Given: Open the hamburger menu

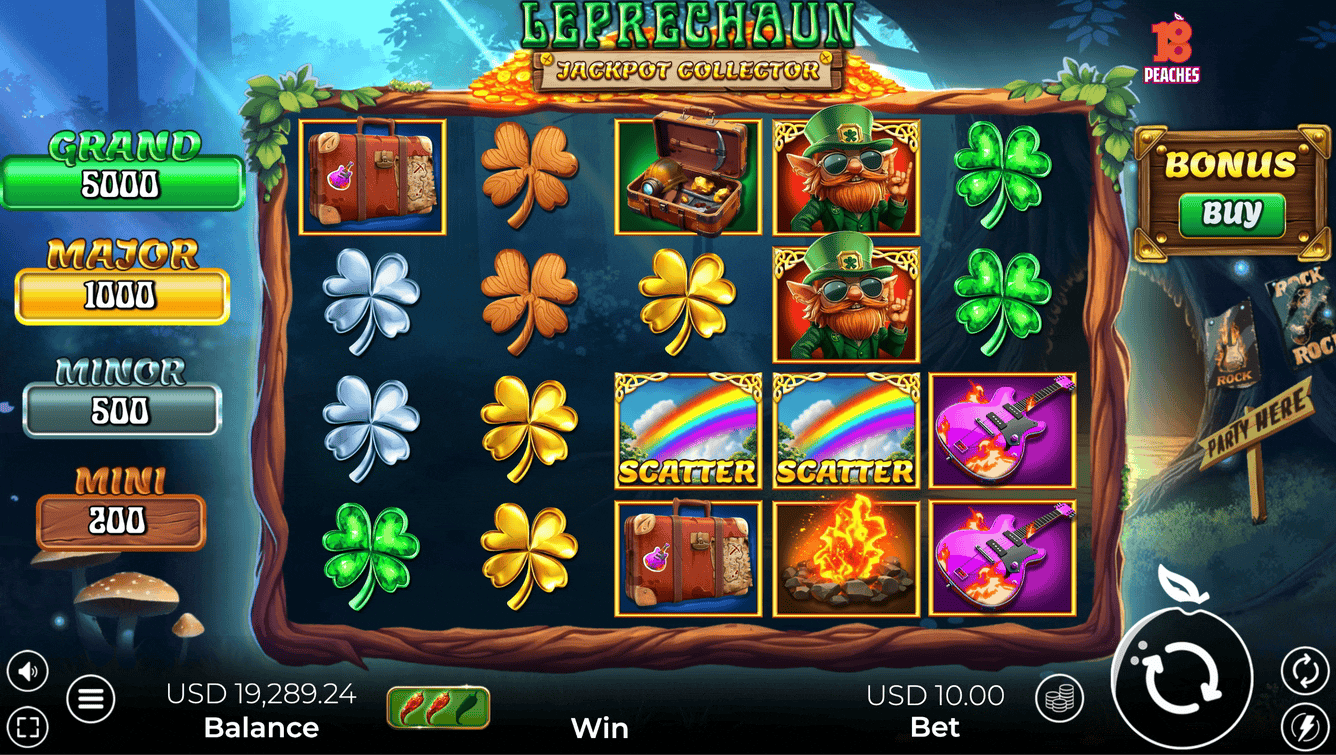Looking at the screenshot, I should coord(90,700).
